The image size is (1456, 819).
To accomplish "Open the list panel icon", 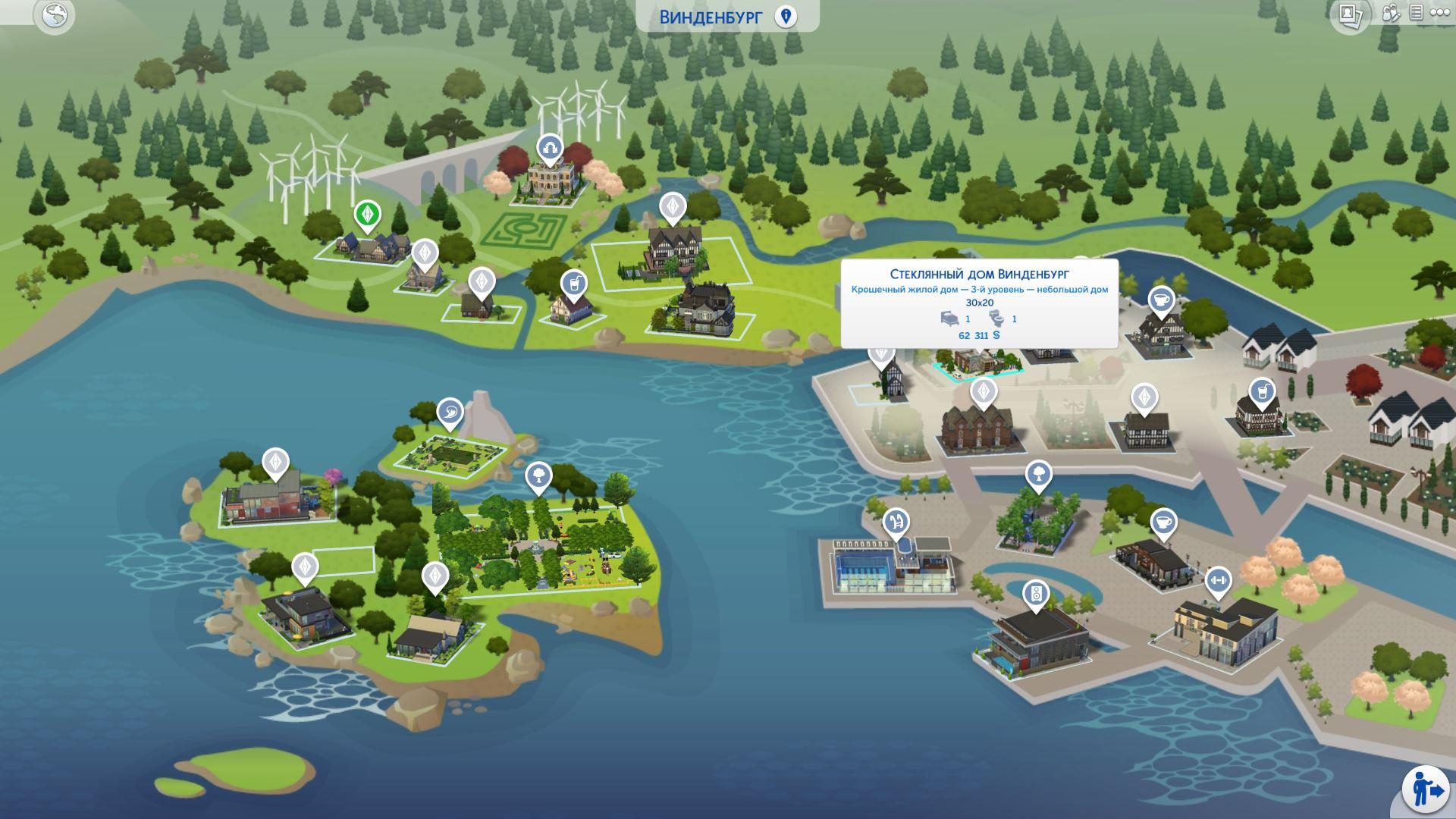I will pos(1416,13).
